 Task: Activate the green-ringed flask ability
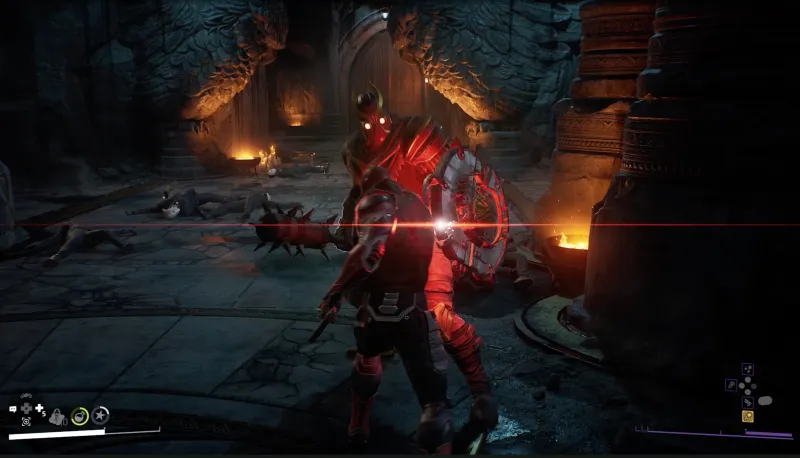(79, 415)
